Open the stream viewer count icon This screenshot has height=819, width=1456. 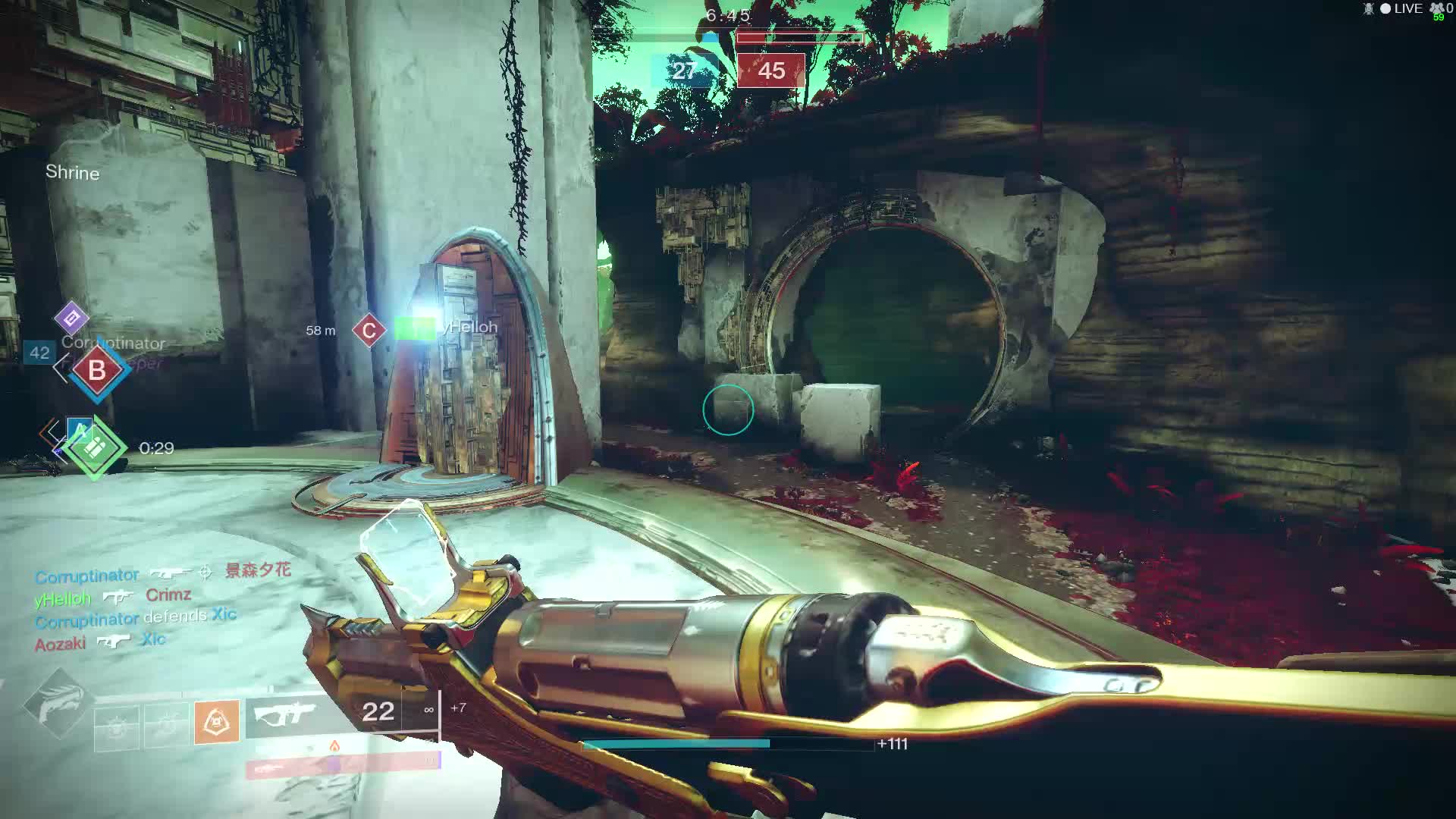pyautogui.click(x=1436, y=8)
